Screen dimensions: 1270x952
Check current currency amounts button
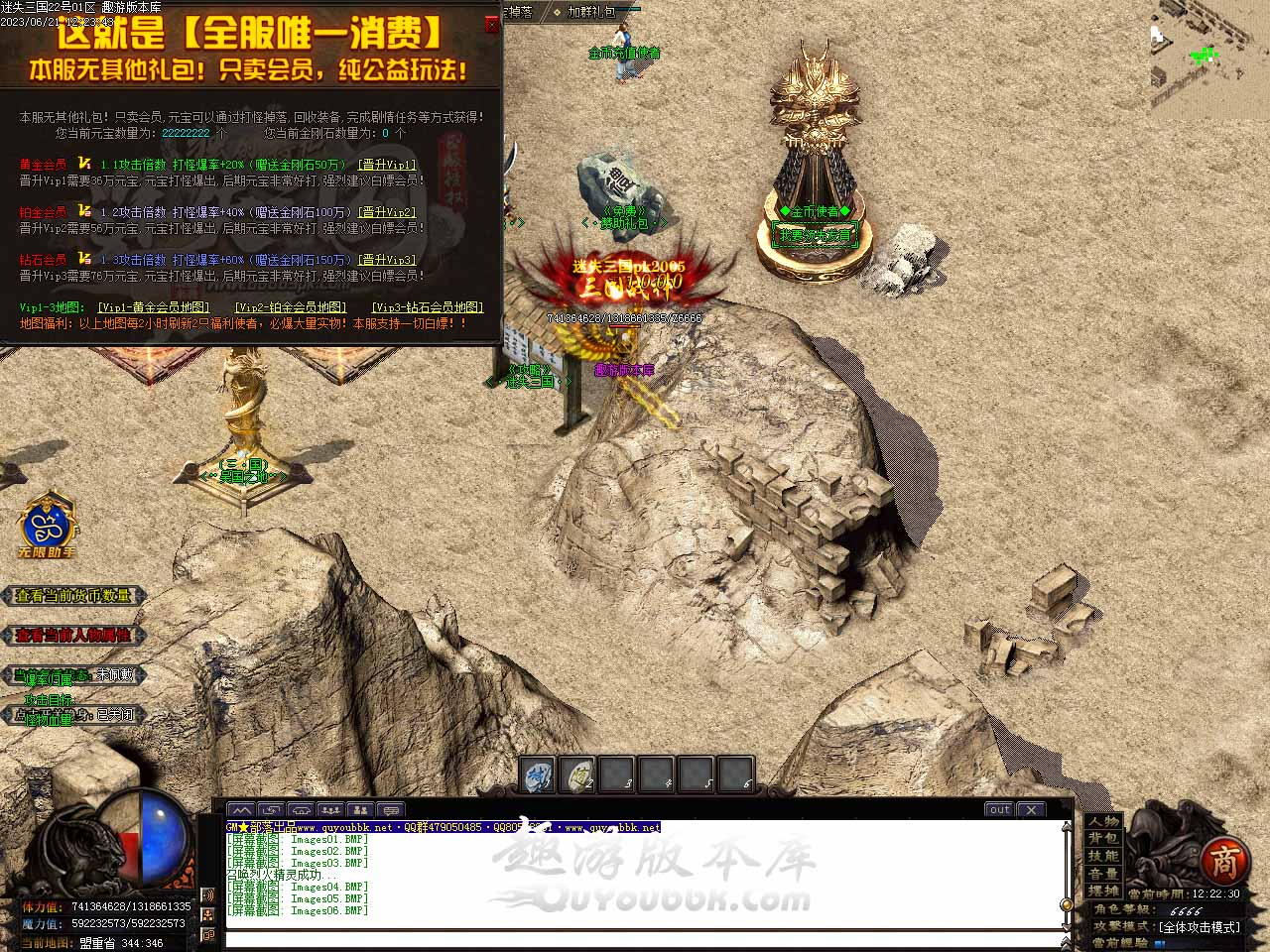point(73,596)
